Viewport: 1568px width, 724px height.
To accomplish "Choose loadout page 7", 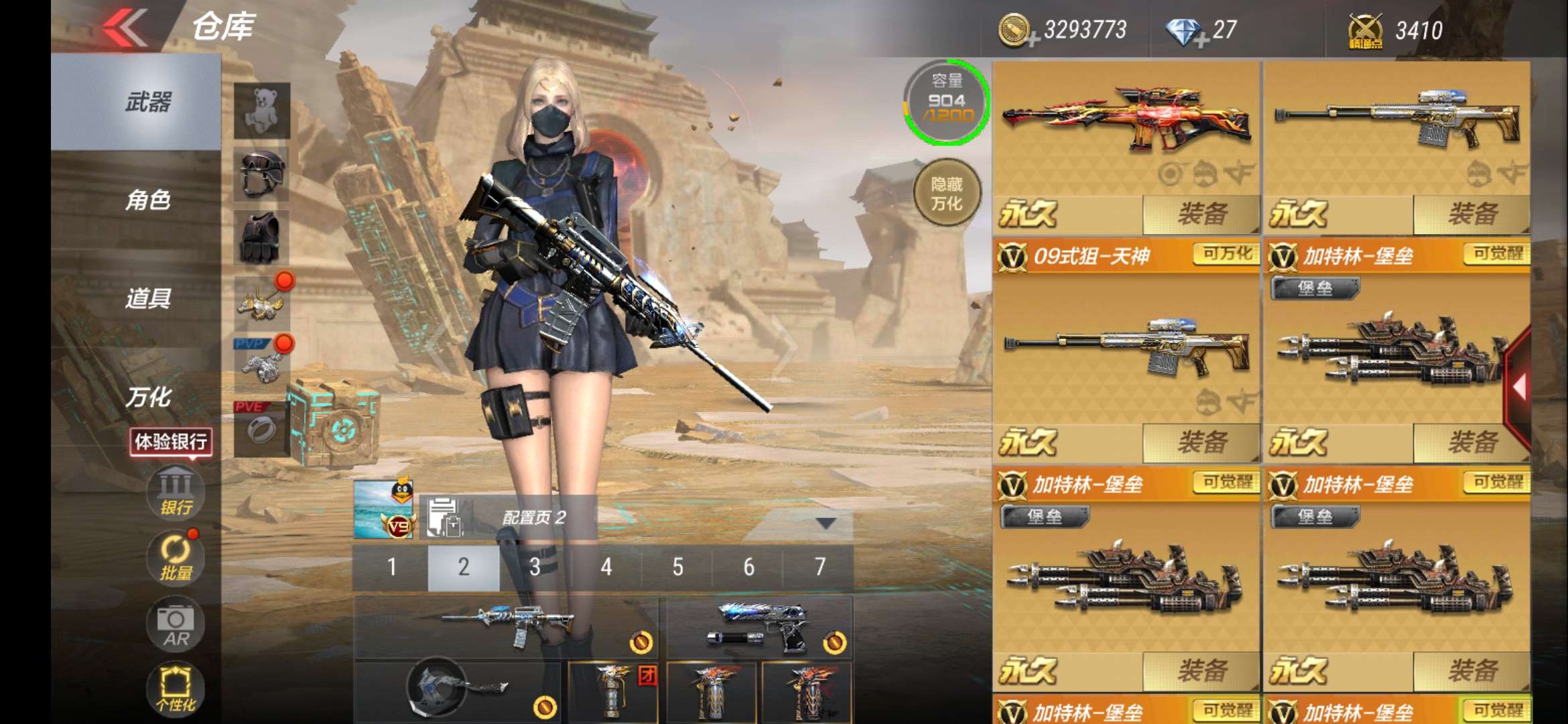I will click(x=820, y=567).
